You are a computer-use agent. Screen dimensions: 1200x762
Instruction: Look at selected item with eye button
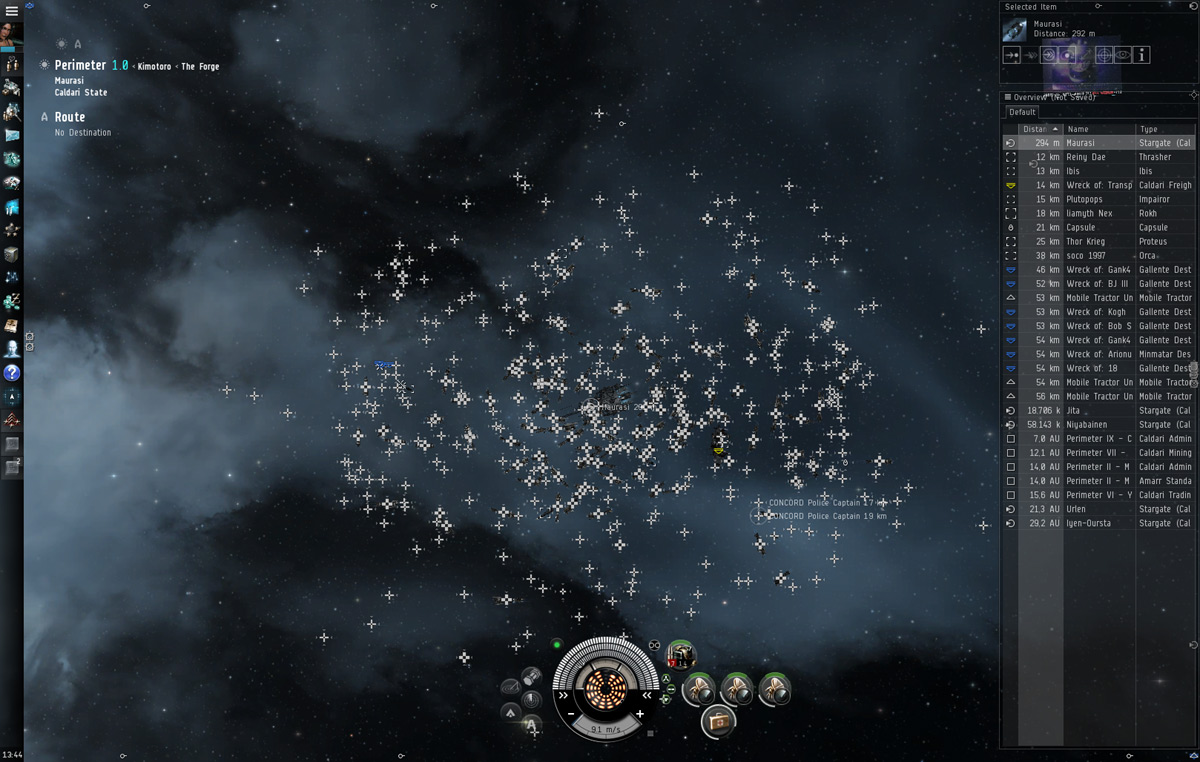[x=1123, y=55]
